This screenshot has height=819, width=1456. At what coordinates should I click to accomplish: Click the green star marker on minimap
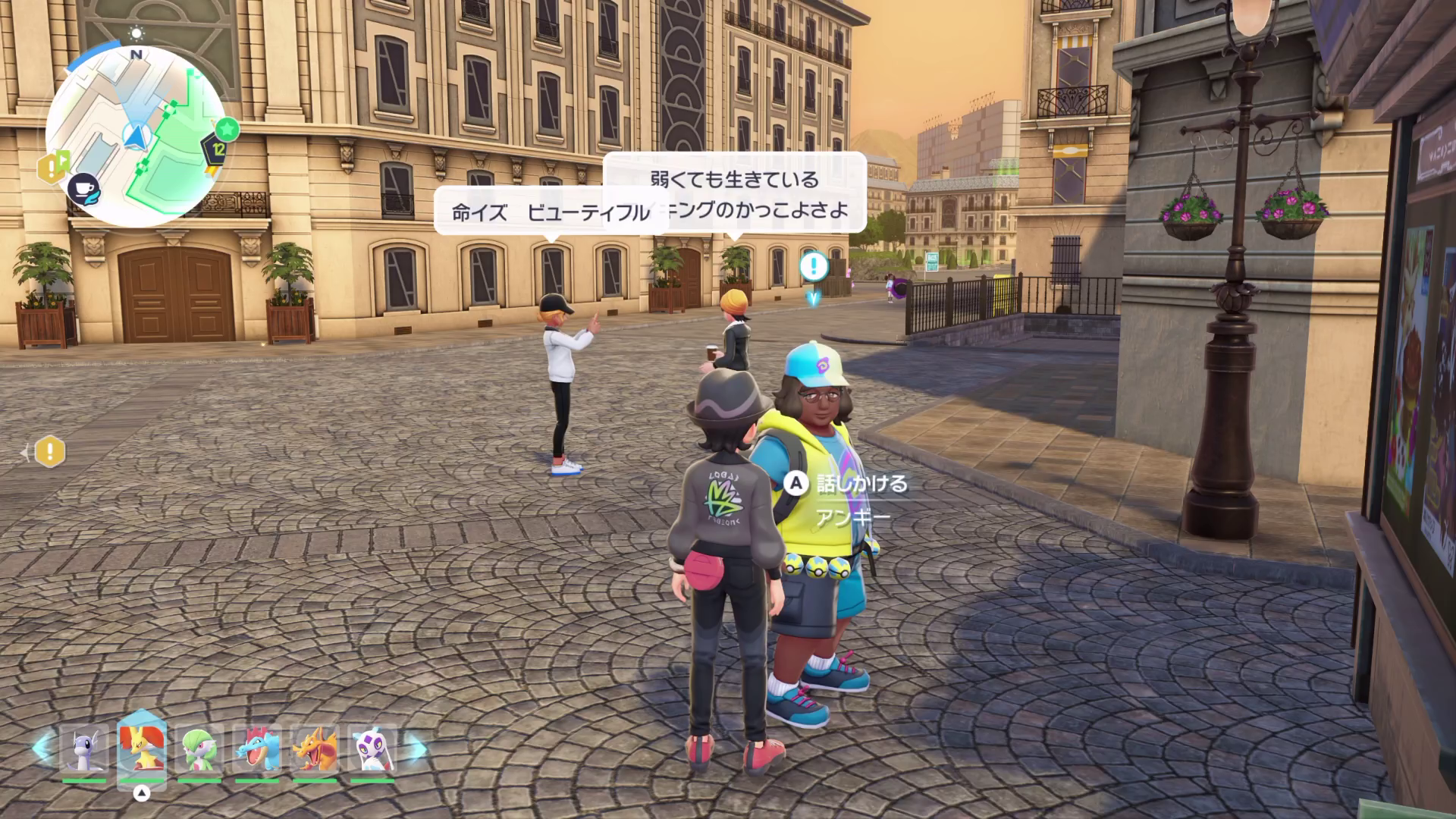226,129
